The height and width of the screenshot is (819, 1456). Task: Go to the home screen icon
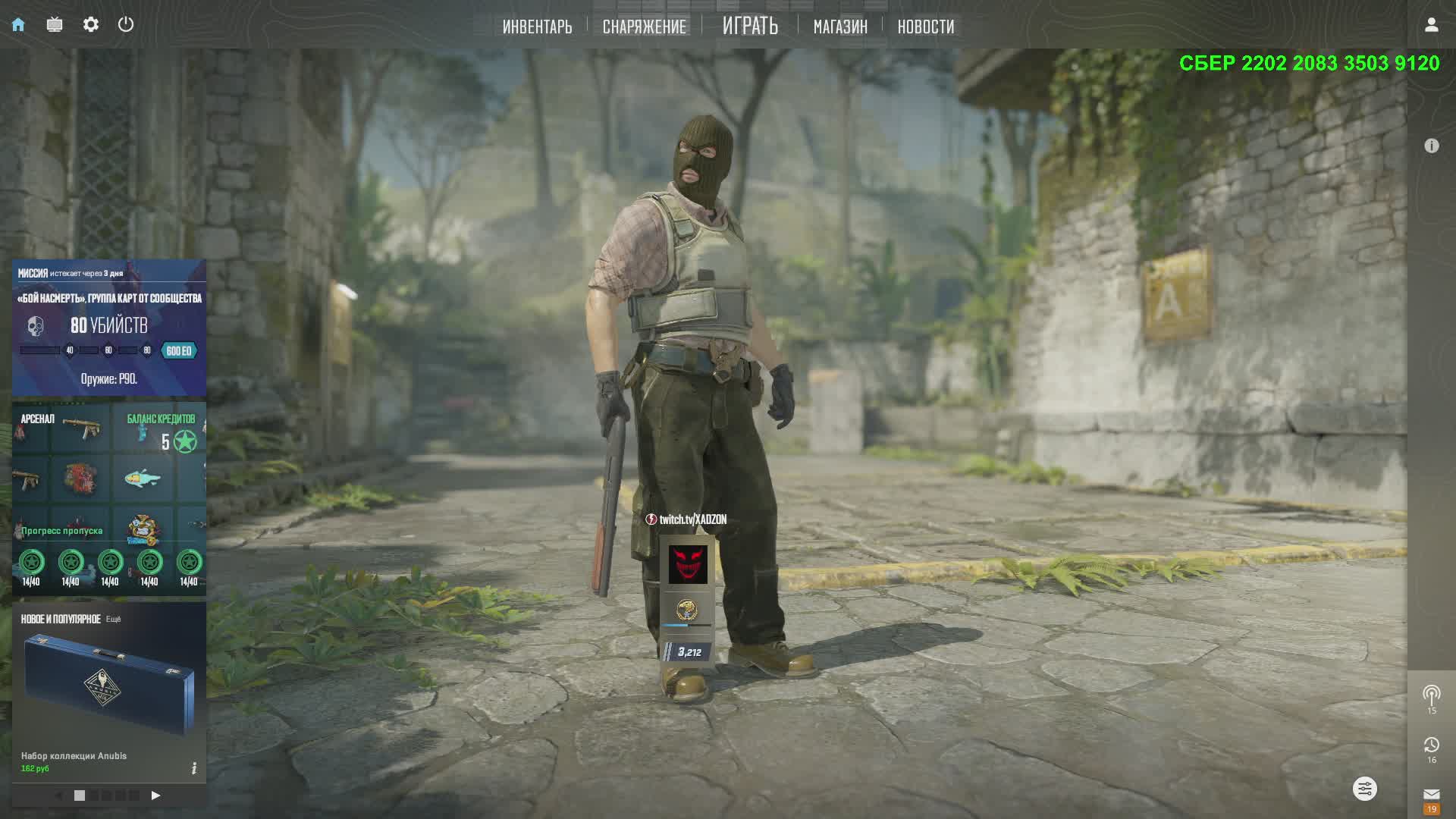[x=18, y=25]
